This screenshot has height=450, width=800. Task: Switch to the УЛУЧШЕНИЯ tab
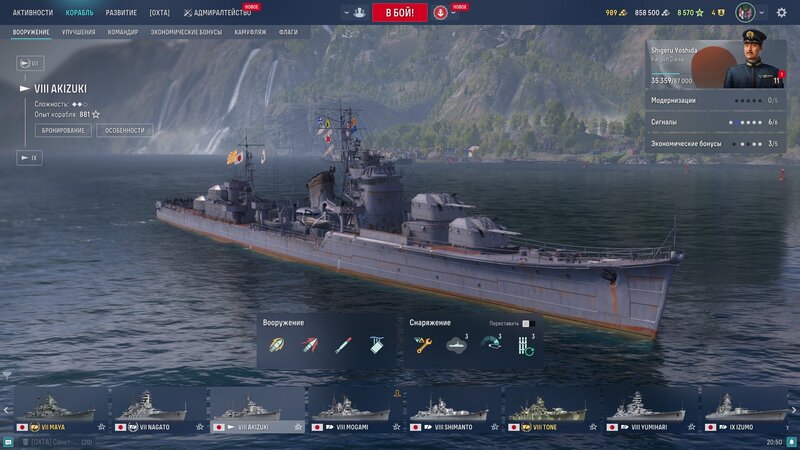pos(78,32)
